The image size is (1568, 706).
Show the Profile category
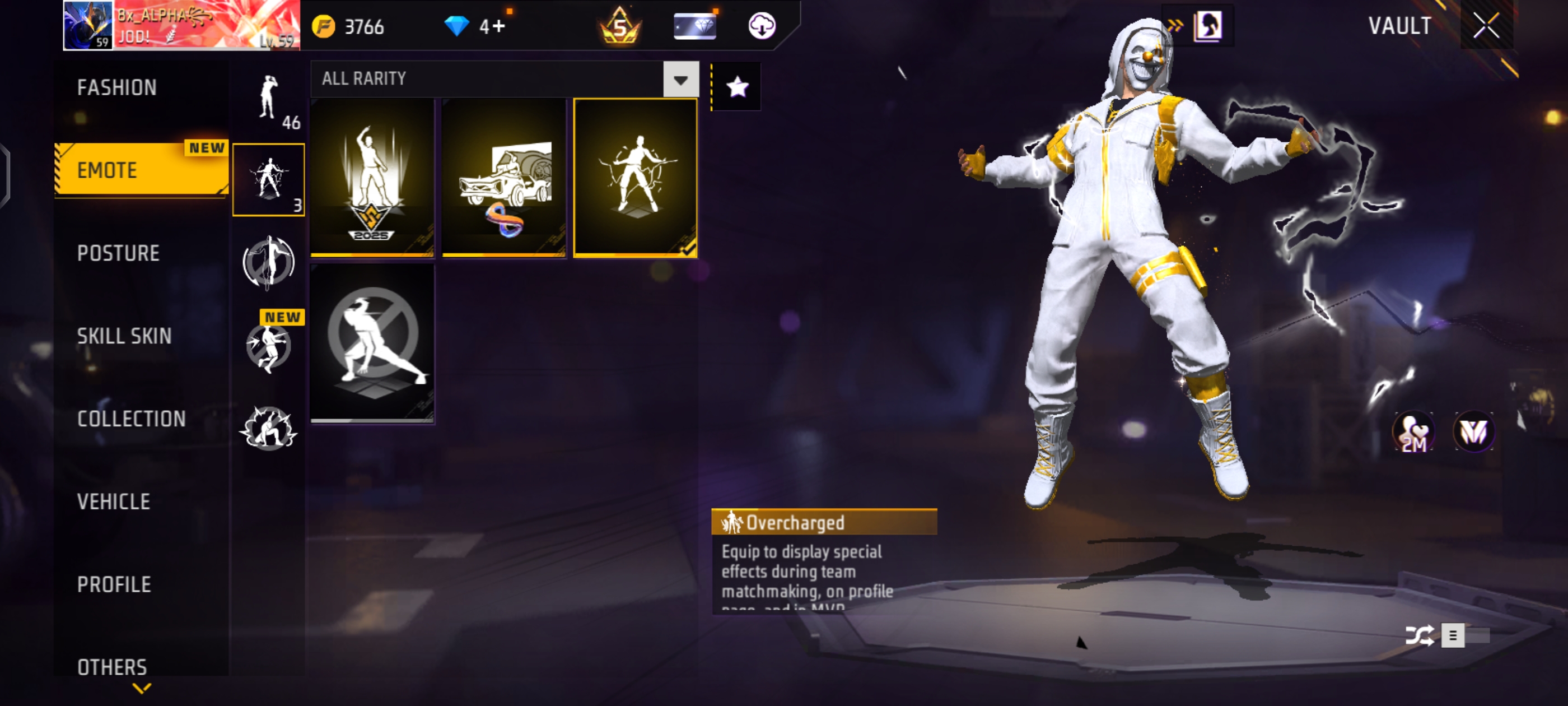[114, 584]
